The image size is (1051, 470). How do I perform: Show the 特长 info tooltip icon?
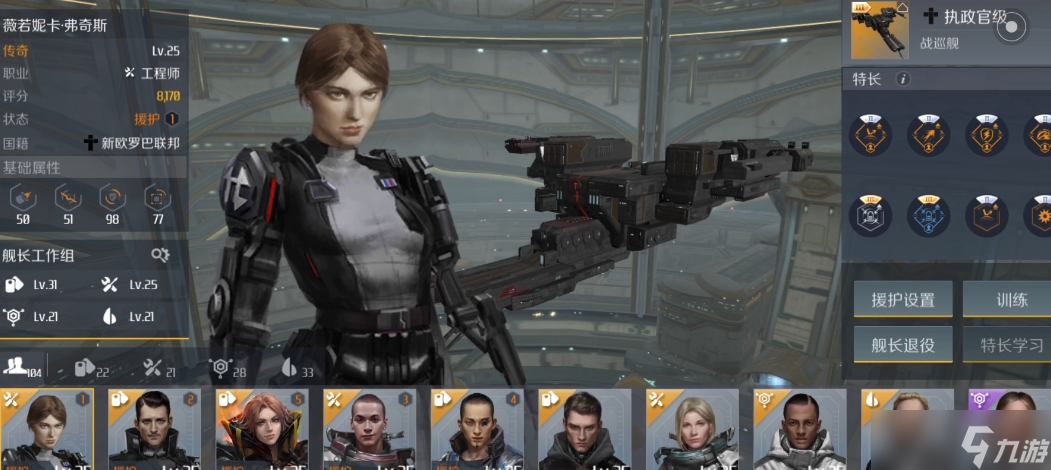[903, 79]
